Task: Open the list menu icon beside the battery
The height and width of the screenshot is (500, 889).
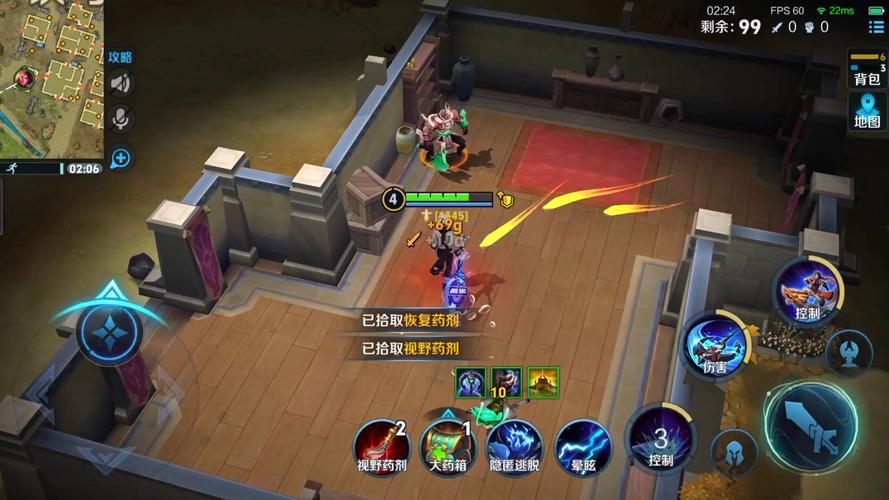Action: click(x=876, y=27)
